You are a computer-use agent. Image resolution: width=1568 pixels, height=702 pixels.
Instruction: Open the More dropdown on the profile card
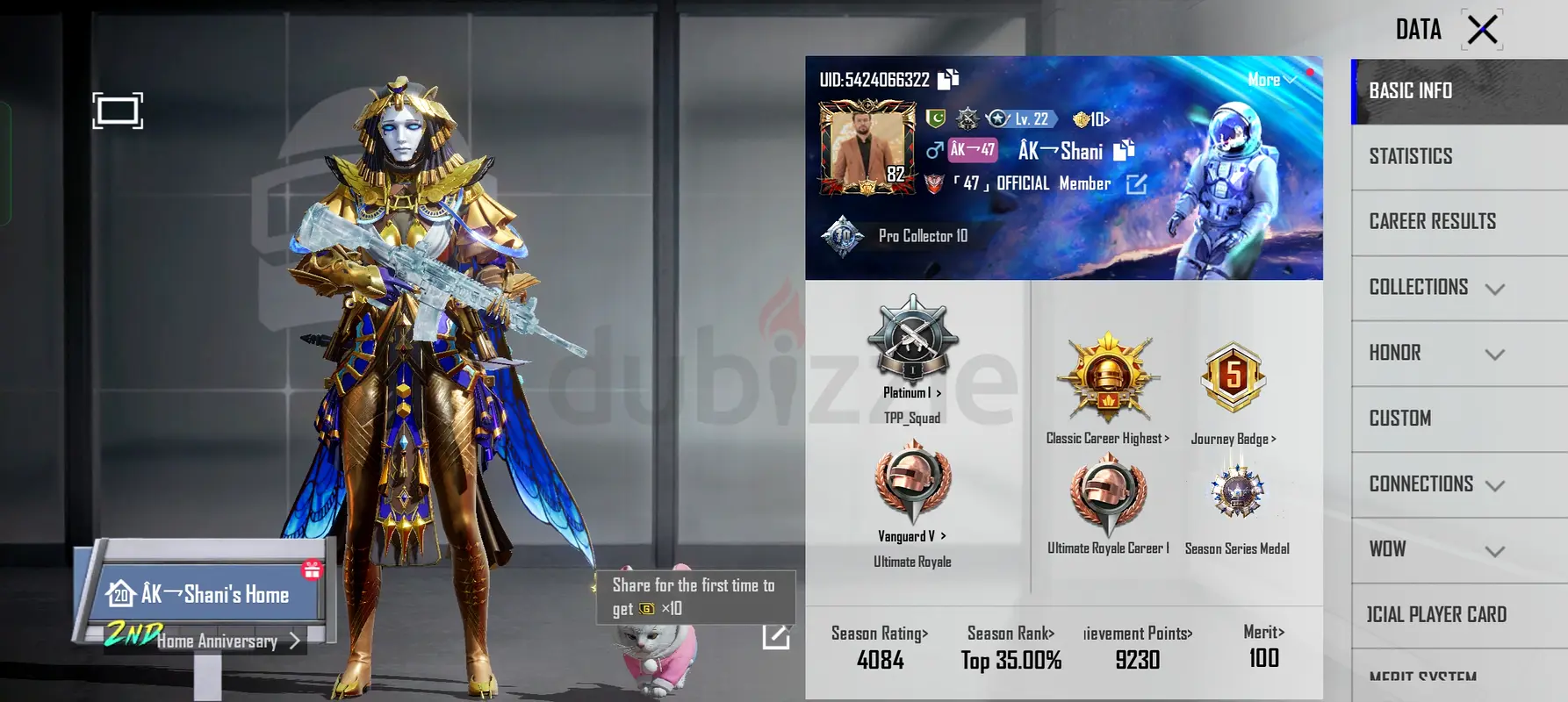(x=1270, y=80)
